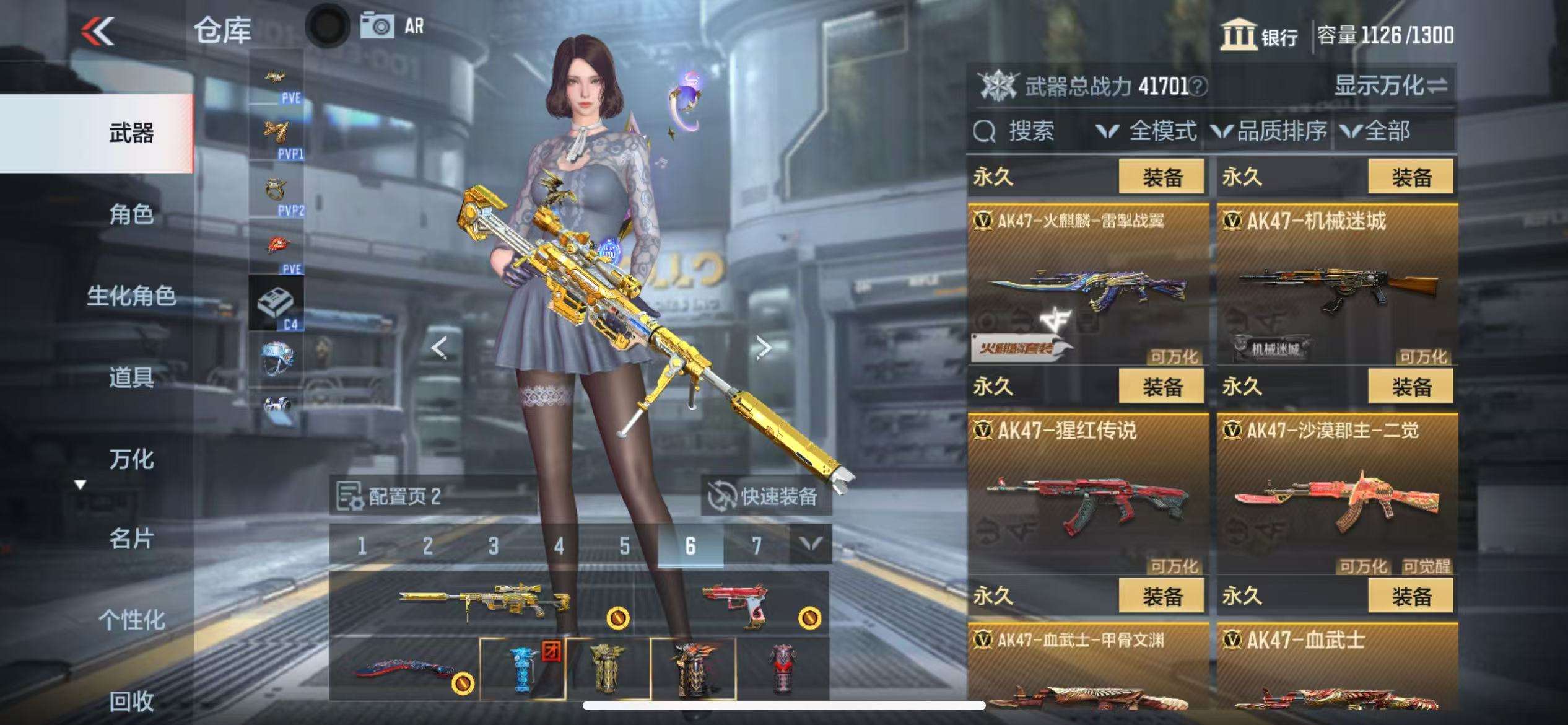
Task: Toggle the 显示万化 display switch
Action: click(x=1390, y=86)
